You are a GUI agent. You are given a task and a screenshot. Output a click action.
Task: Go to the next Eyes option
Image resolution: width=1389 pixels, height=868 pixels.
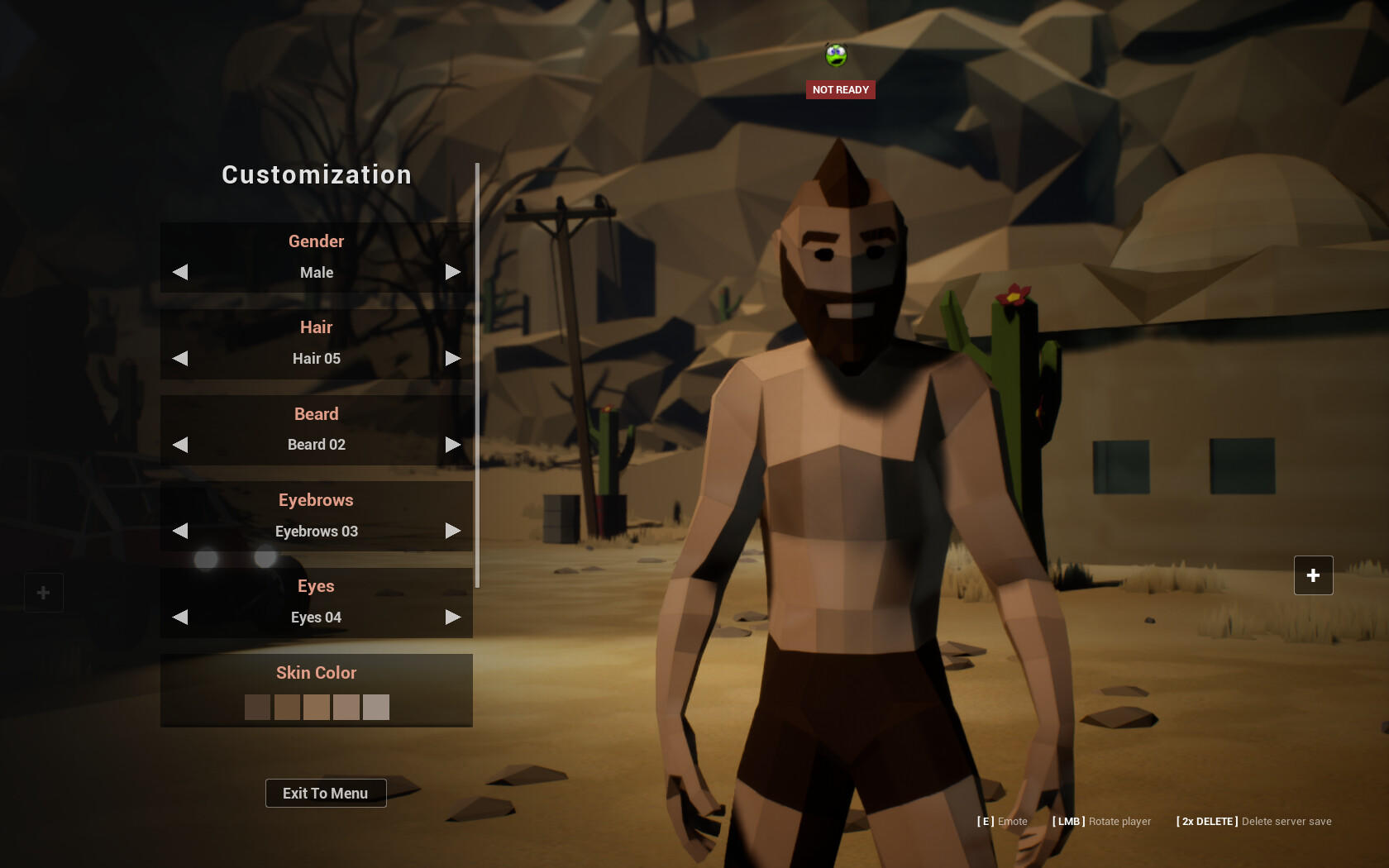tap(452, 617)
